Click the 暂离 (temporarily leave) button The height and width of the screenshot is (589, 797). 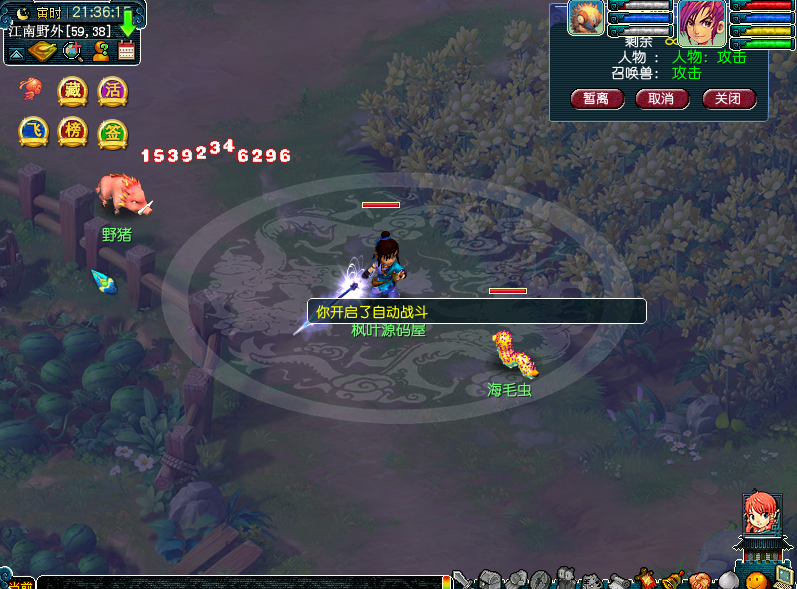[597, 99]
